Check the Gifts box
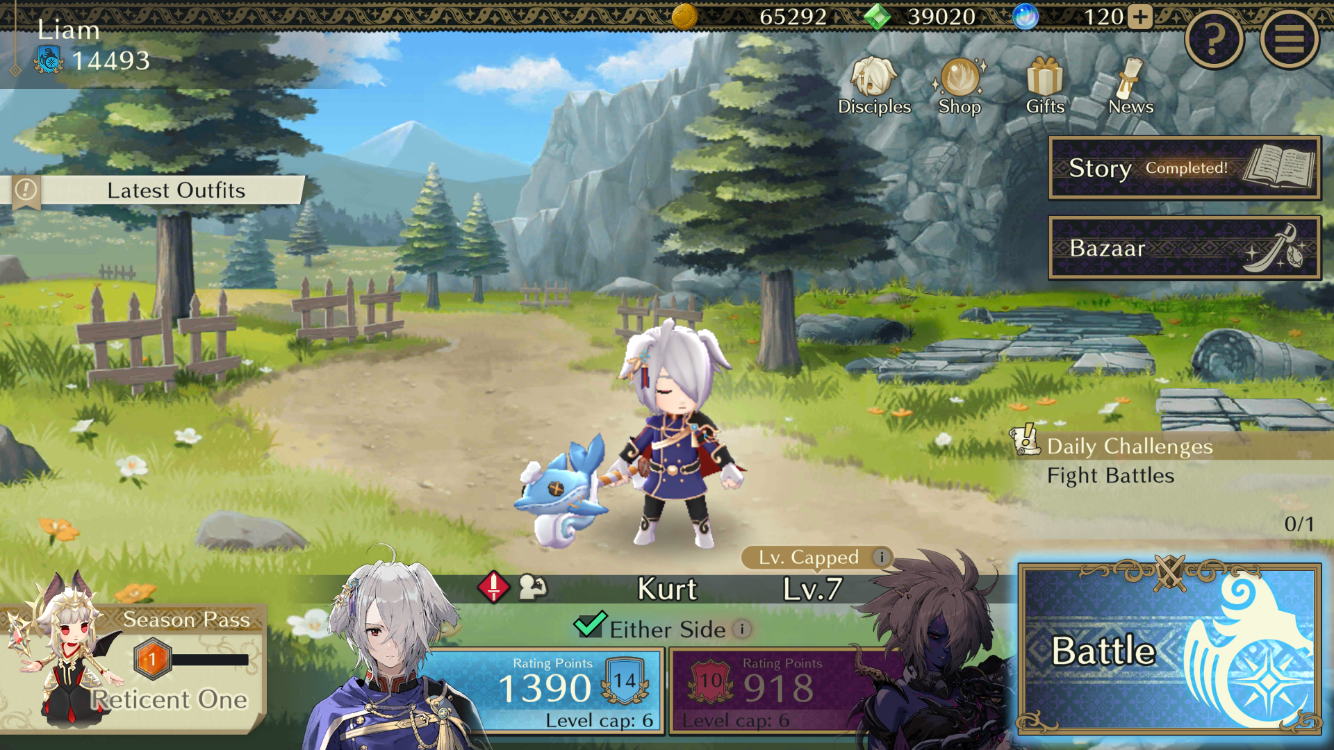 click(x=1045, y=86)
